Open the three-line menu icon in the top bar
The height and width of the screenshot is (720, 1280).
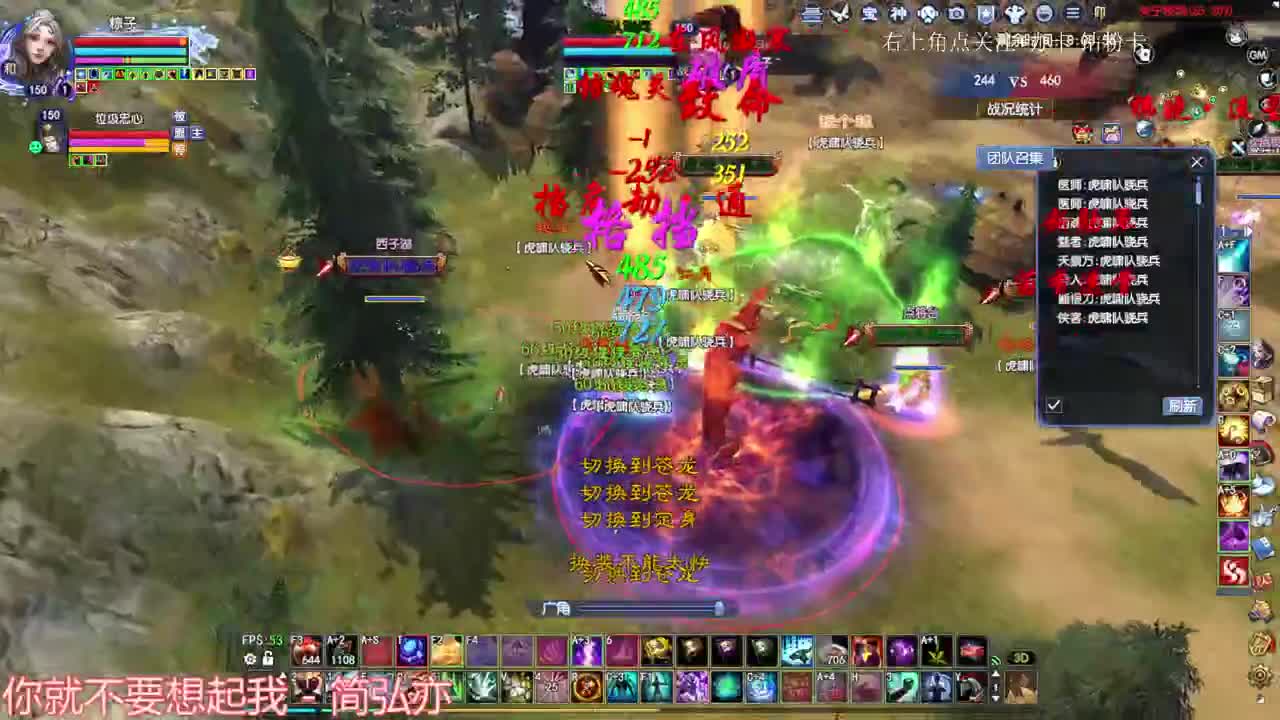1071,15
